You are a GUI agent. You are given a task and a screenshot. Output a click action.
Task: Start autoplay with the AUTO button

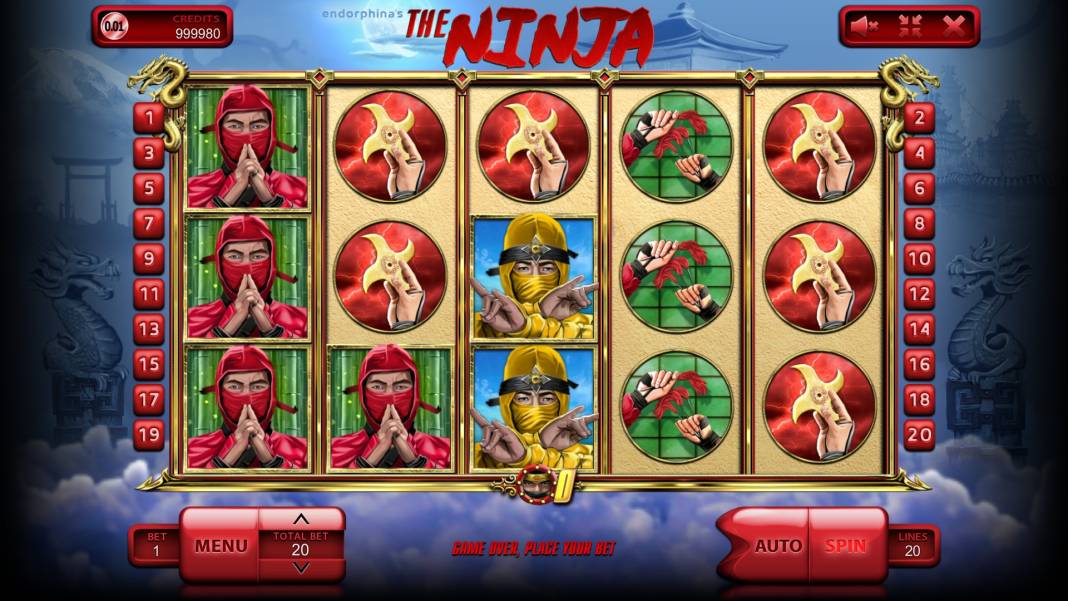tap(777, 546)
